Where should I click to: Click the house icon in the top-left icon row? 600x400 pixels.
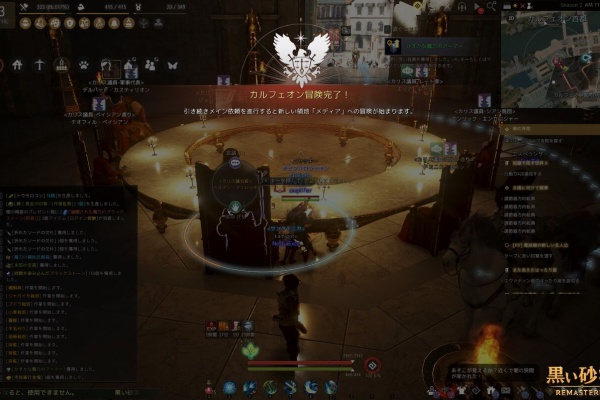point(16,64)
